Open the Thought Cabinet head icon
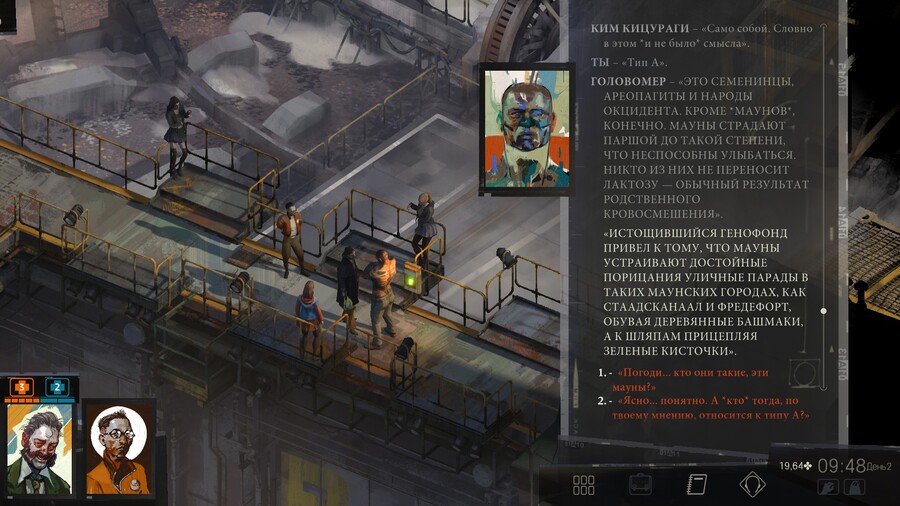This screenshot has width=900, height=506. [x=752, y=485]
